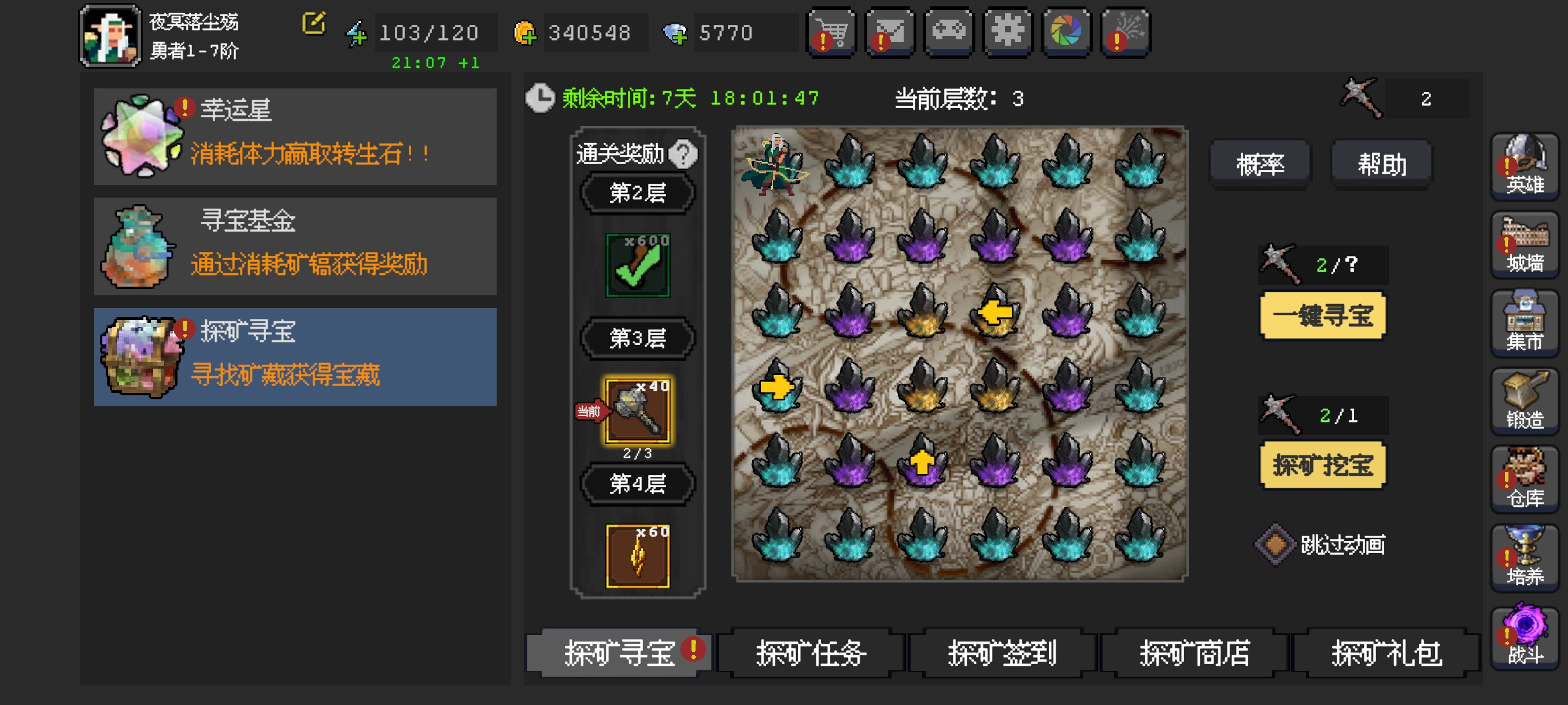Open the shopping cart shop icon
Screen dimensions: 1568x705
point(831,32)
